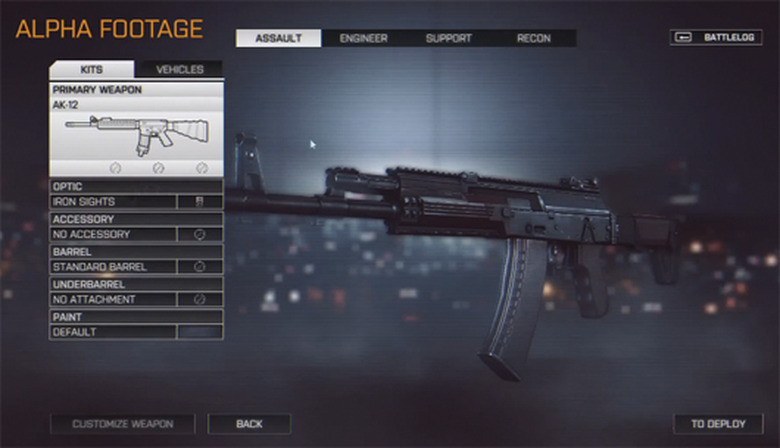Click the Customize Weapon button

click(122, 424)
